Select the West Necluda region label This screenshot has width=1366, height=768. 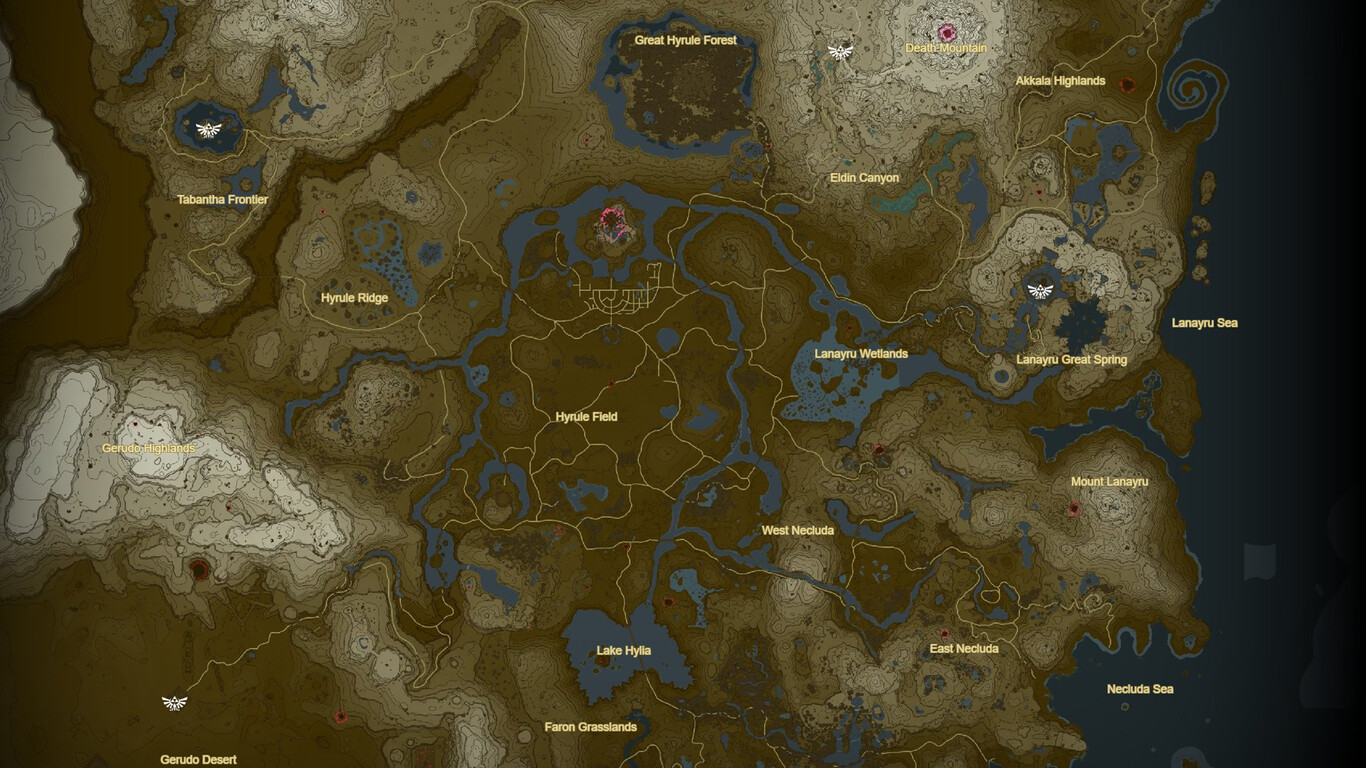pos(797,530)
